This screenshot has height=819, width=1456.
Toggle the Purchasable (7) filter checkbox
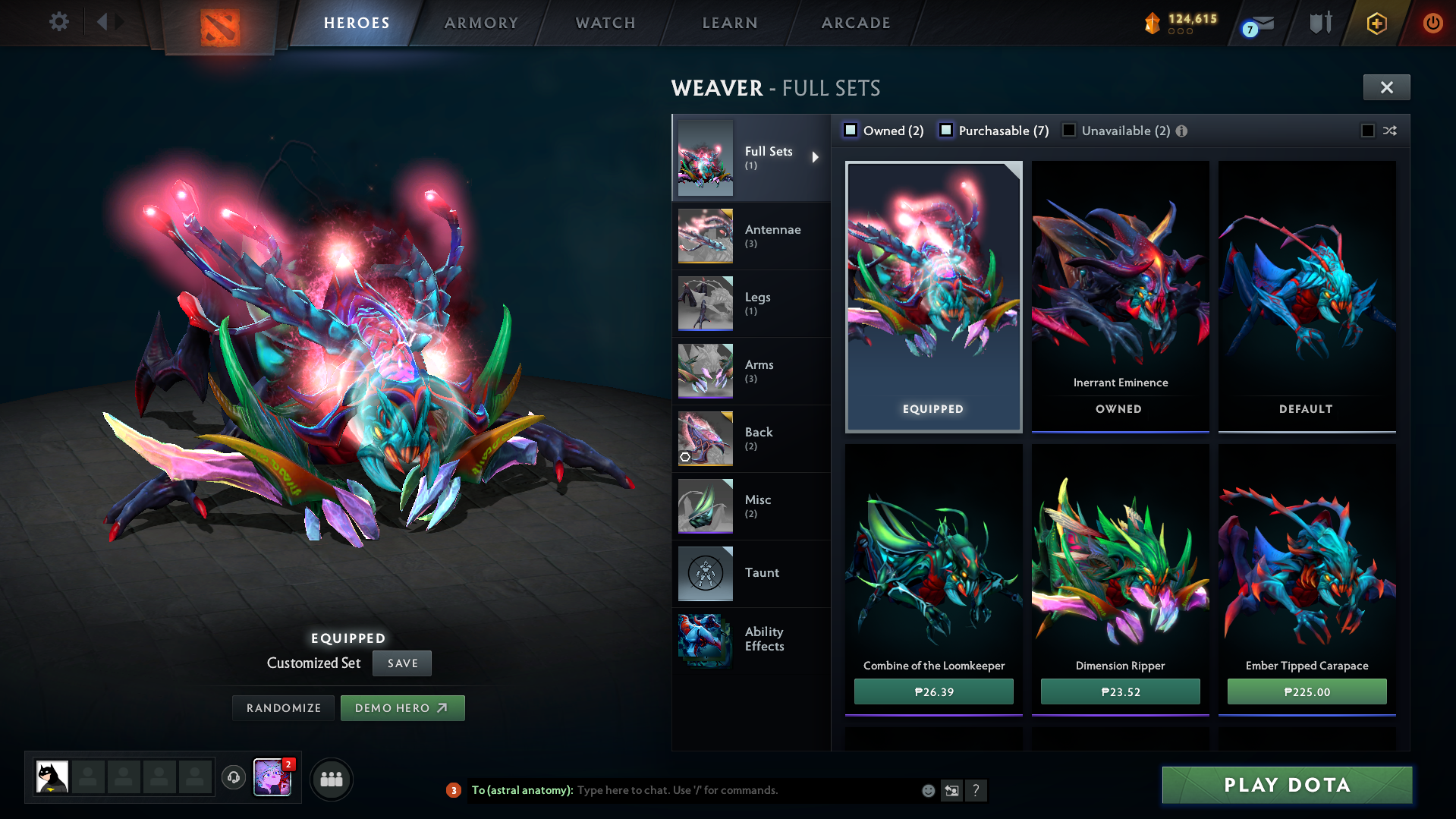click(x=946, y=130)
